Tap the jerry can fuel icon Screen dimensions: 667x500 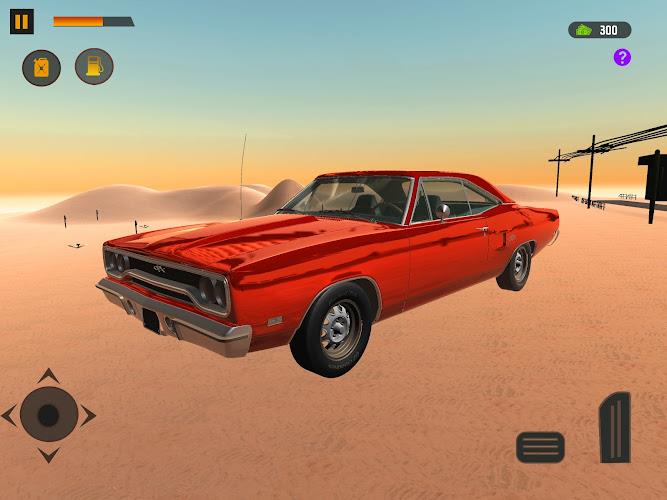pos(41,67)
